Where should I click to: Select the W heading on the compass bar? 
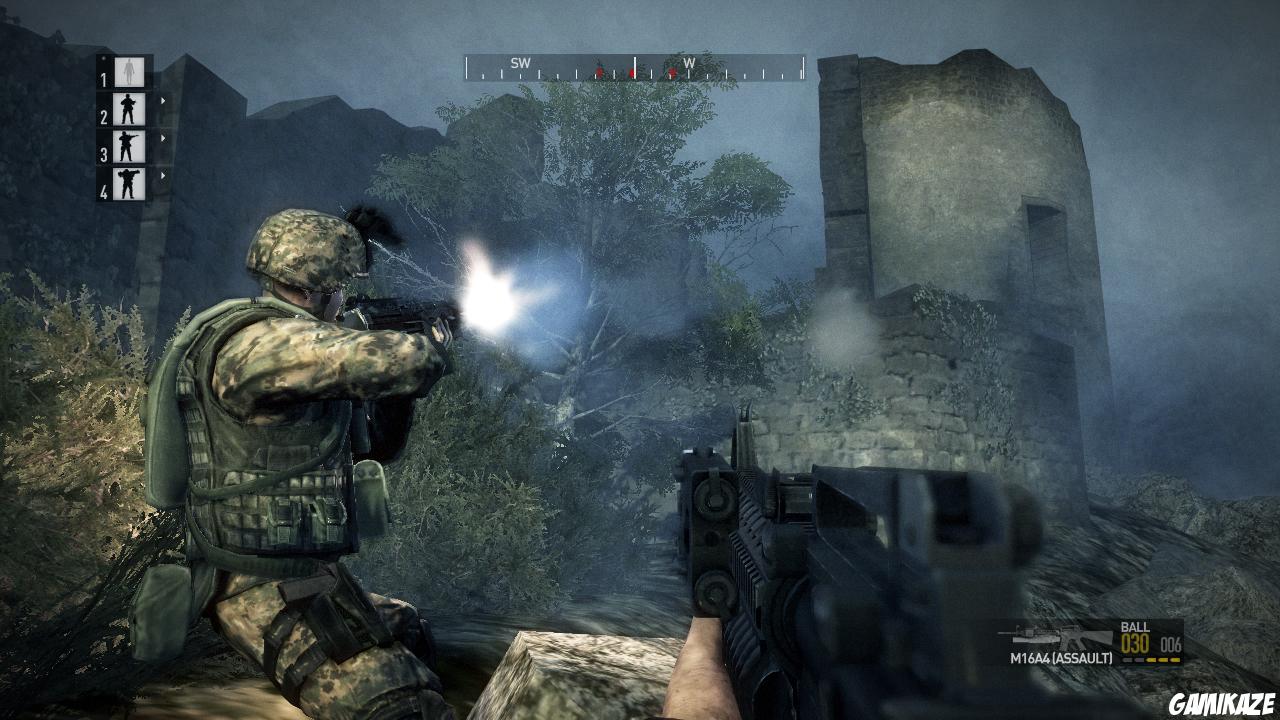tap(689, 61)
